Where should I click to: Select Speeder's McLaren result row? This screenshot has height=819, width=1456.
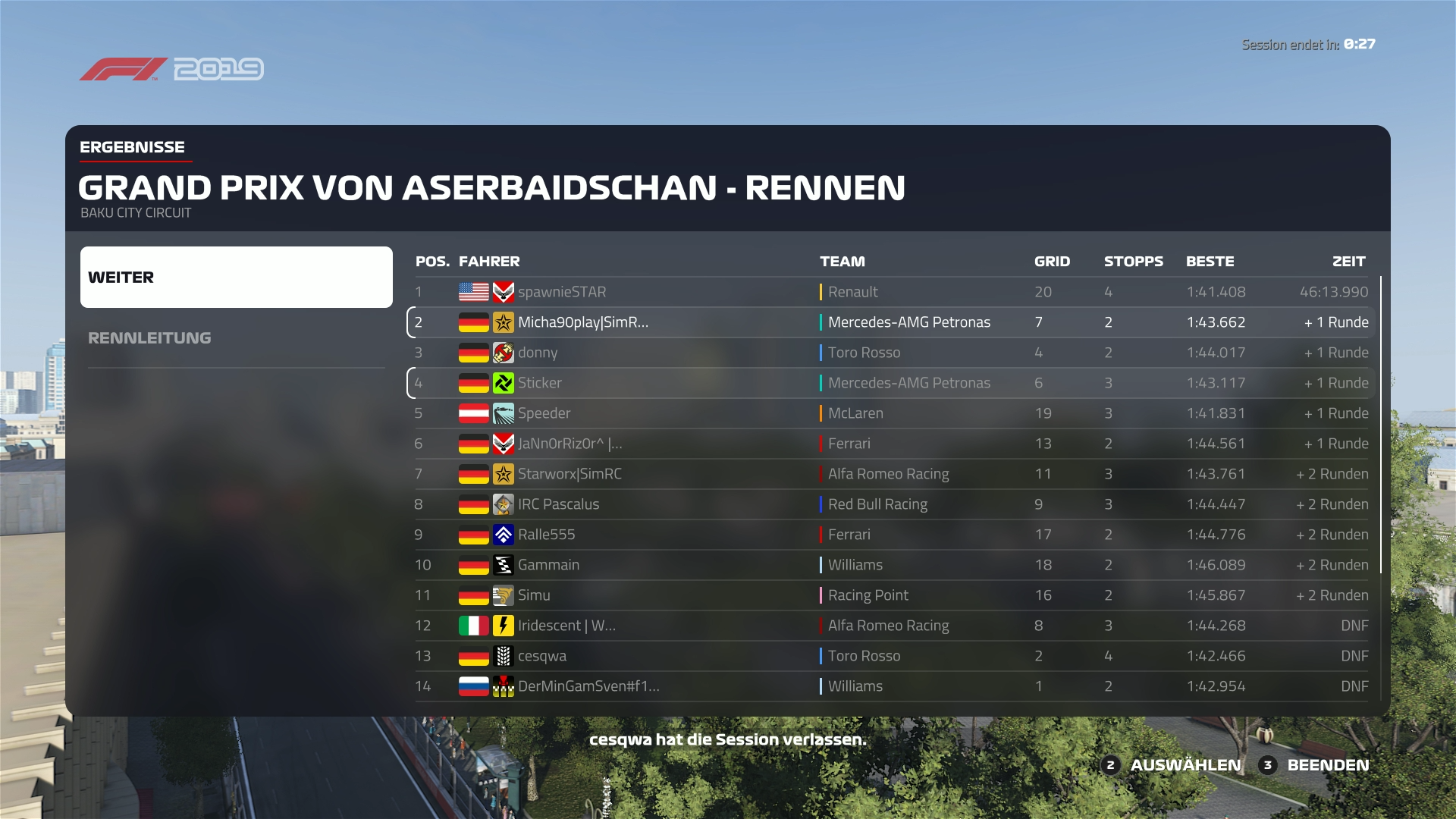[891, 413]
